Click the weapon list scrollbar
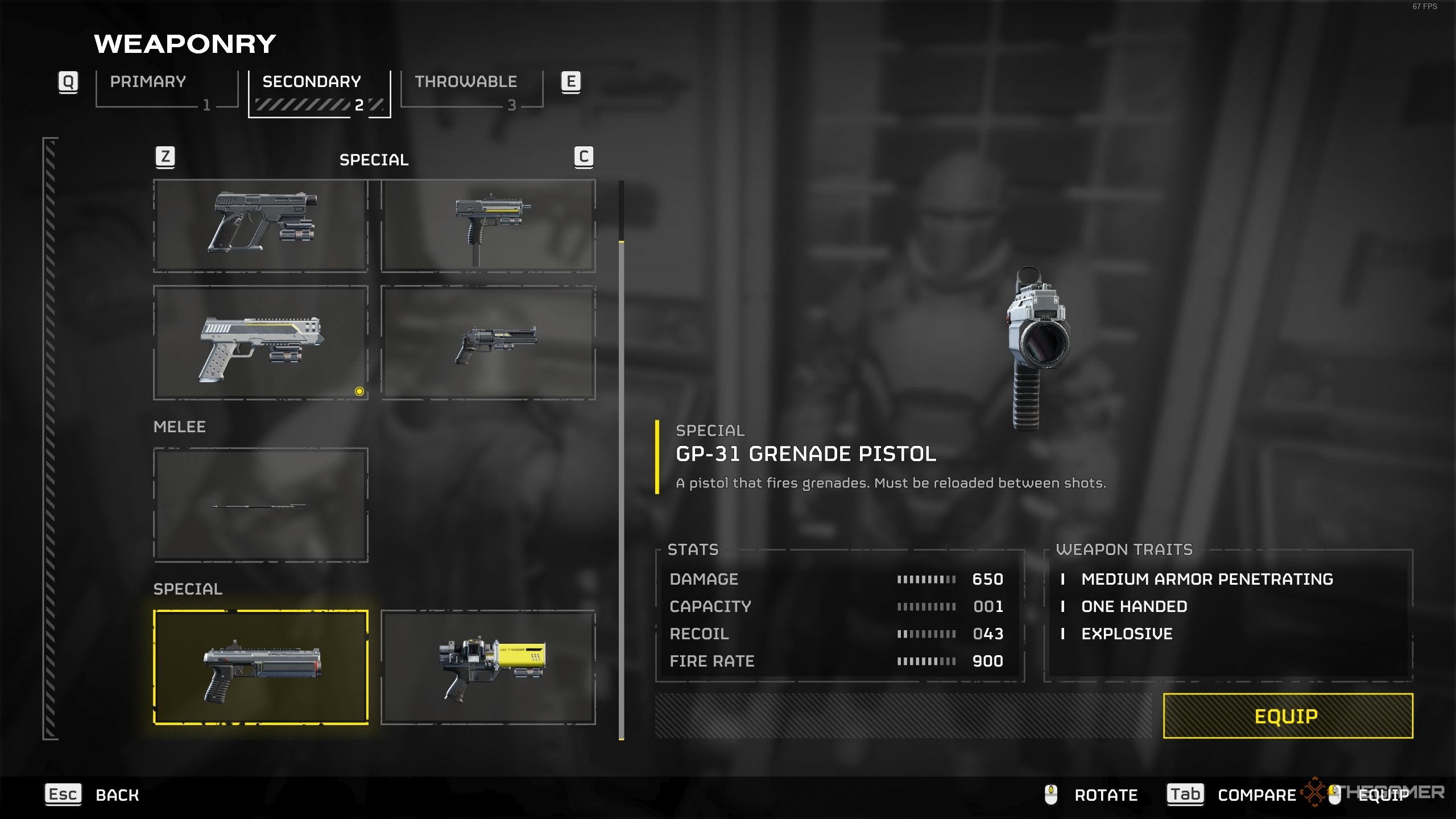 [x=621, y=489]
